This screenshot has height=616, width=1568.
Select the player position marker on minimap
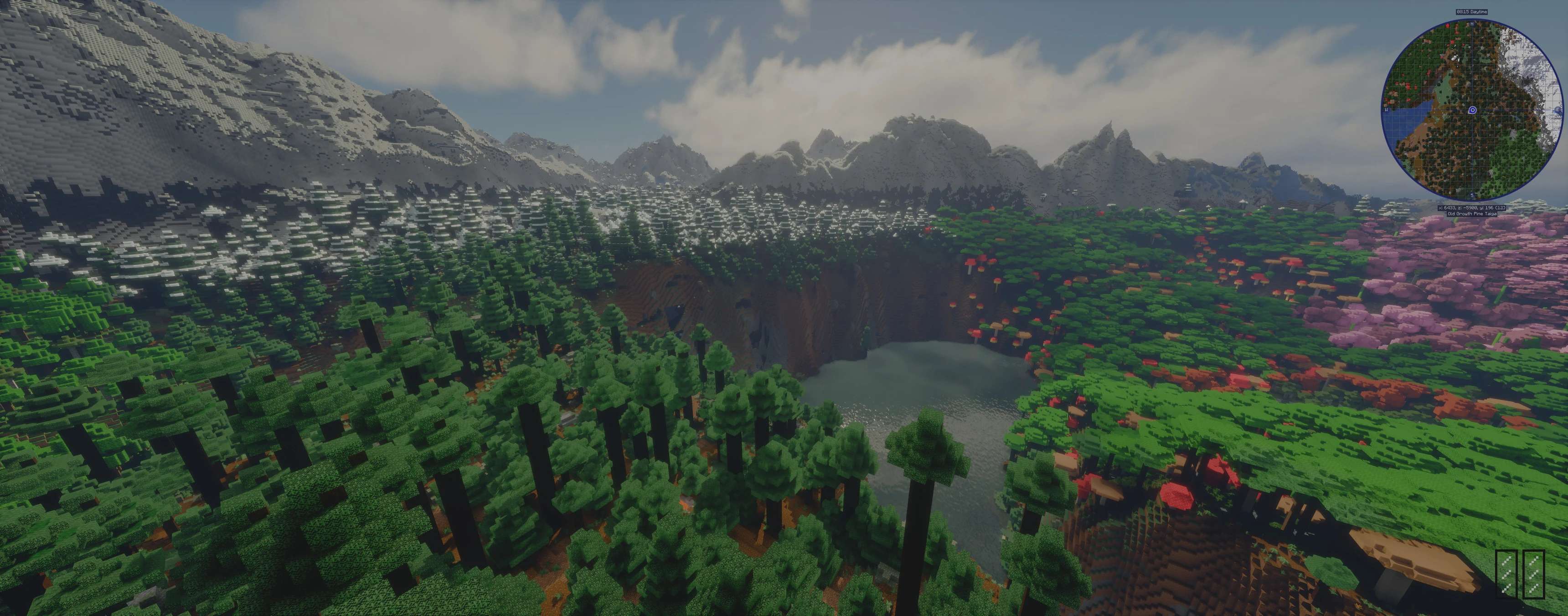(1472, 110)
